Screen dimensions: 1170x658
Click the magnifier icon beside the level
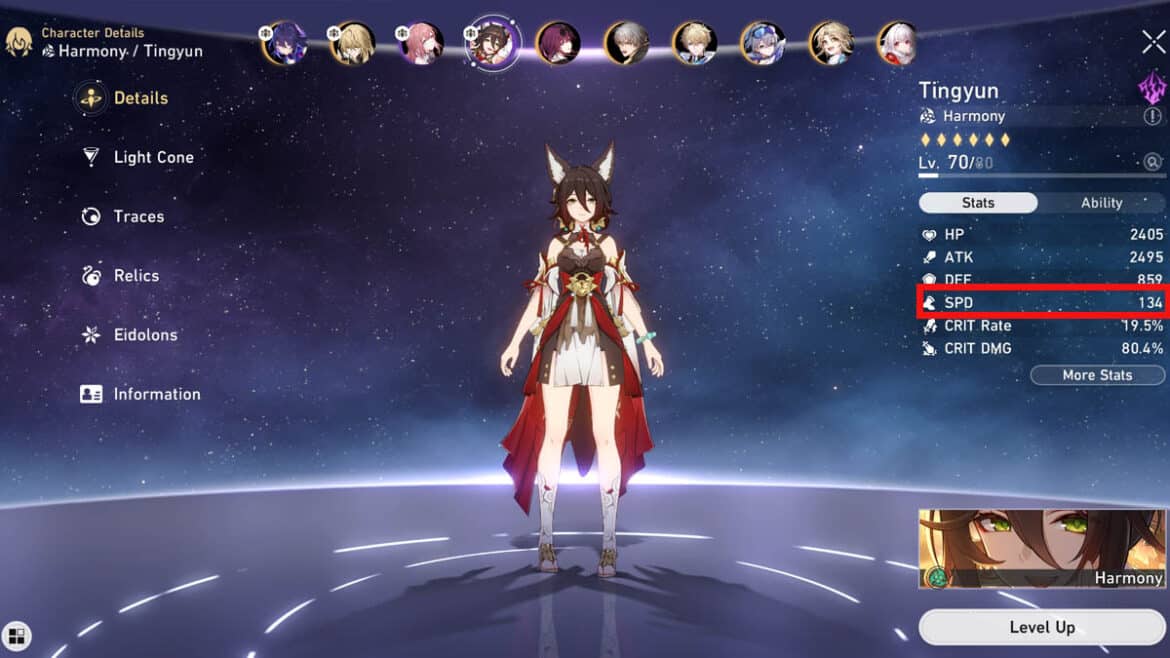1153,162
